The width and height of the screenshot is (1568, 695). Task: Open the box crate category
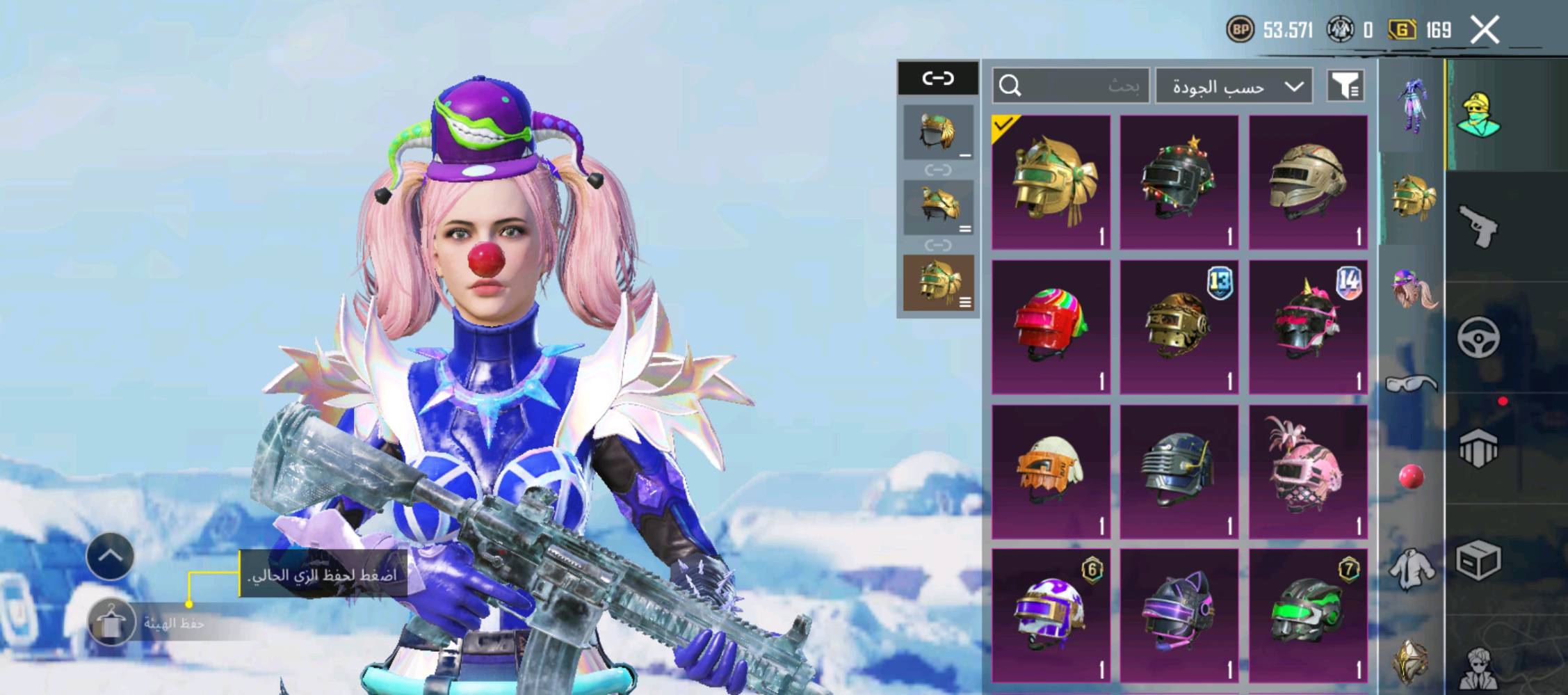(1478, 560)
